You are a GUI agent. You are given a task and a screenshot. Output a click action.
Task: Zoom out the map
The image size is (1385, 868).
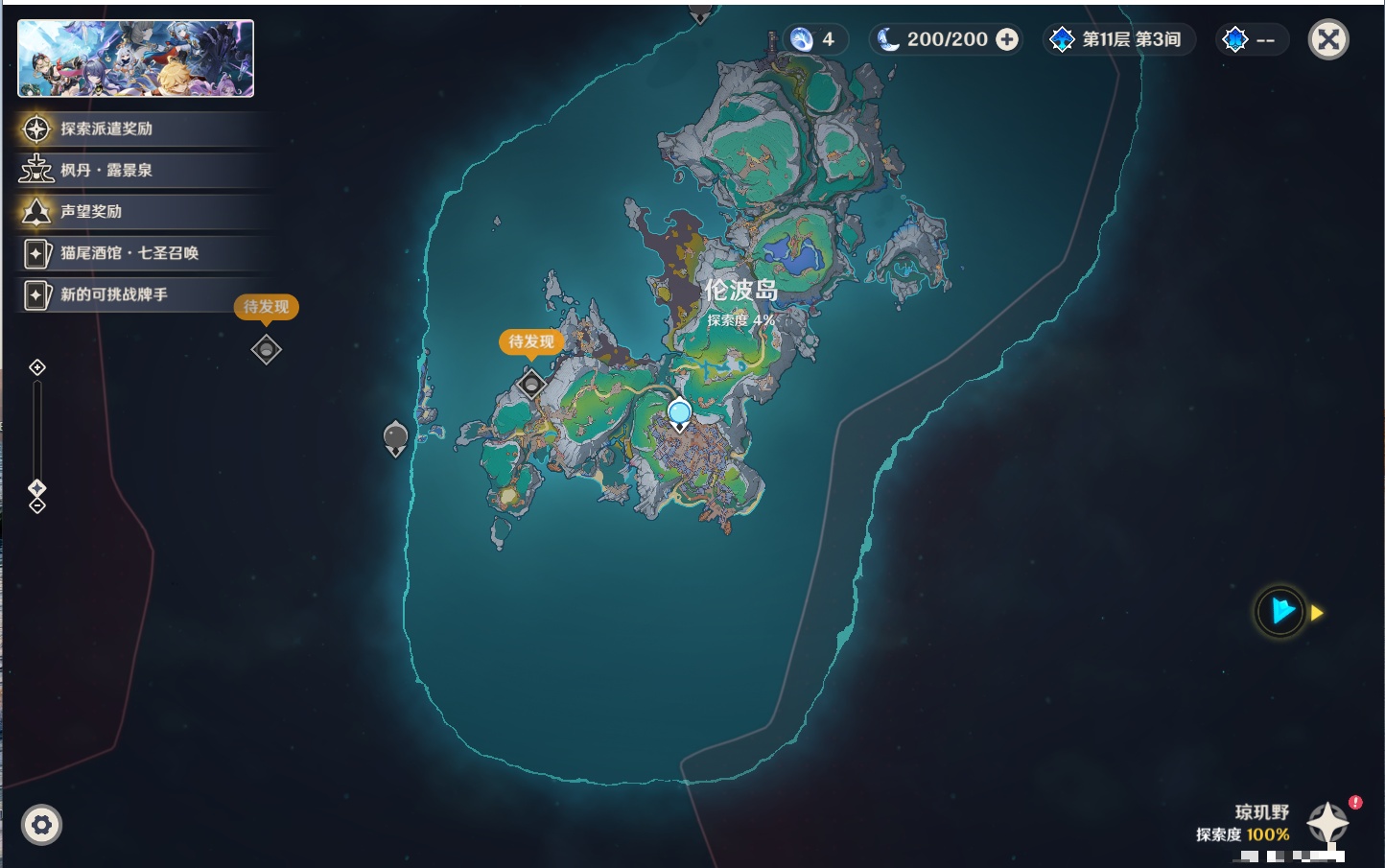[x=37, y=505]
